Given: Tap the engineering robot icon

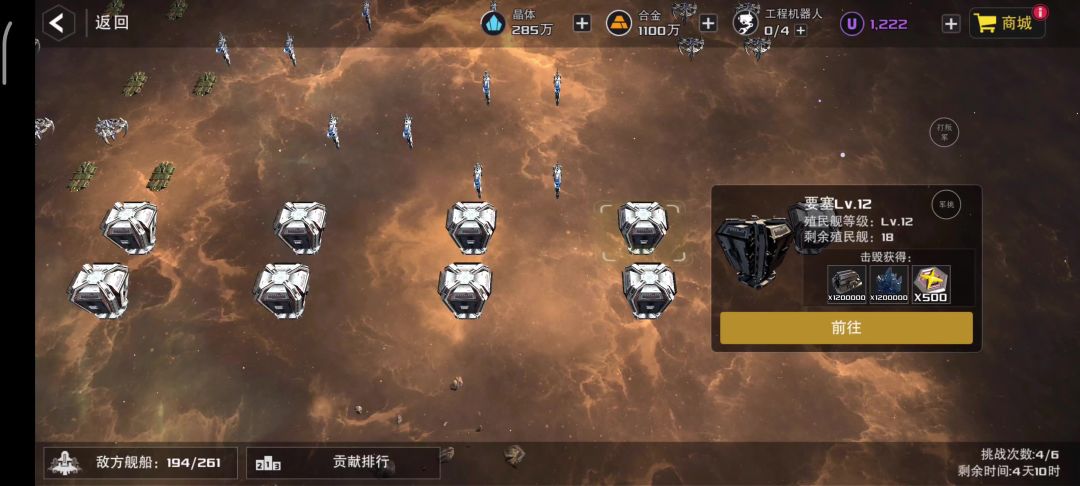Looking at the screenshot, I should tap(746, 22).
